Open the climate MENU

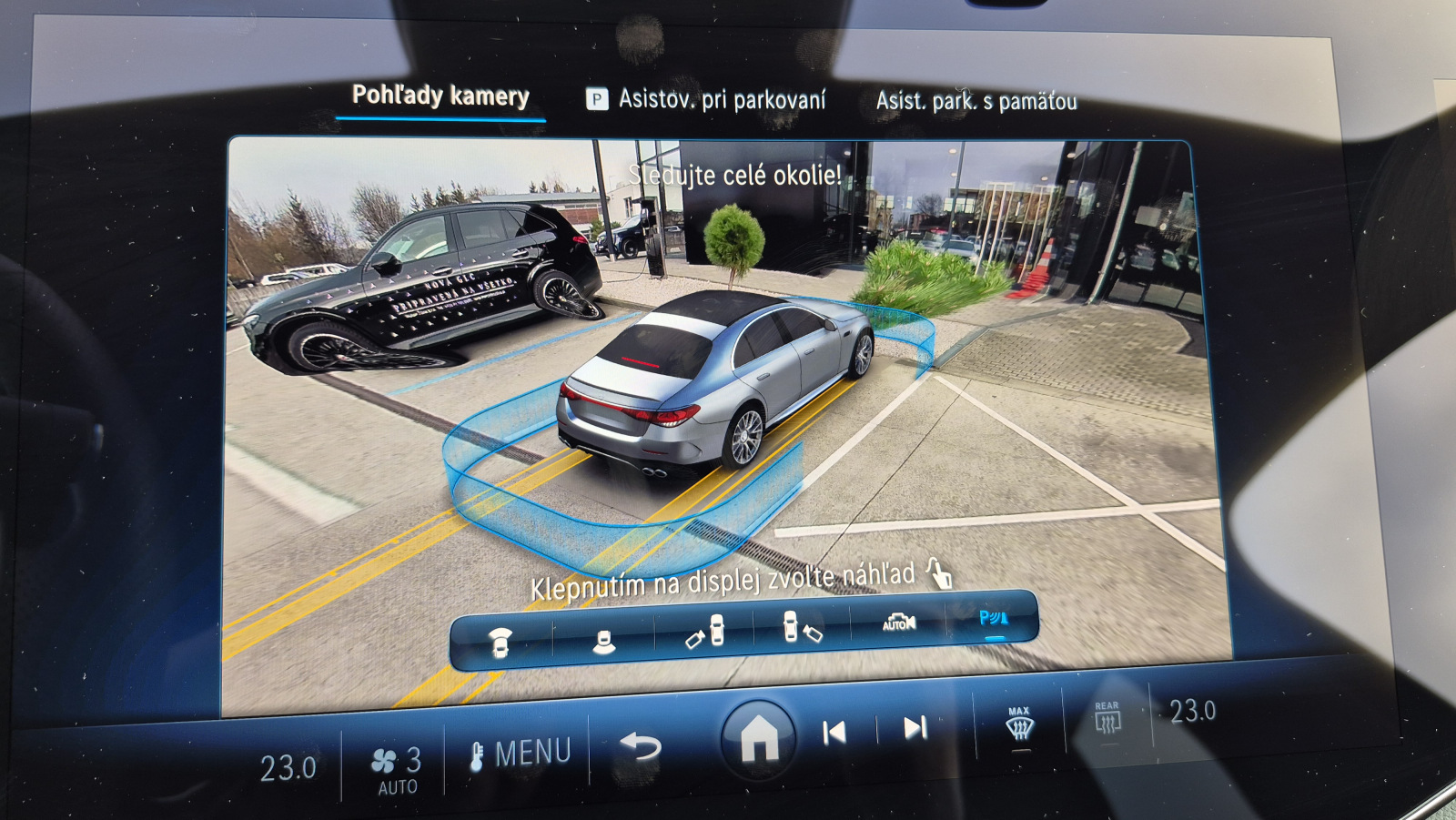tap(521, 754)
